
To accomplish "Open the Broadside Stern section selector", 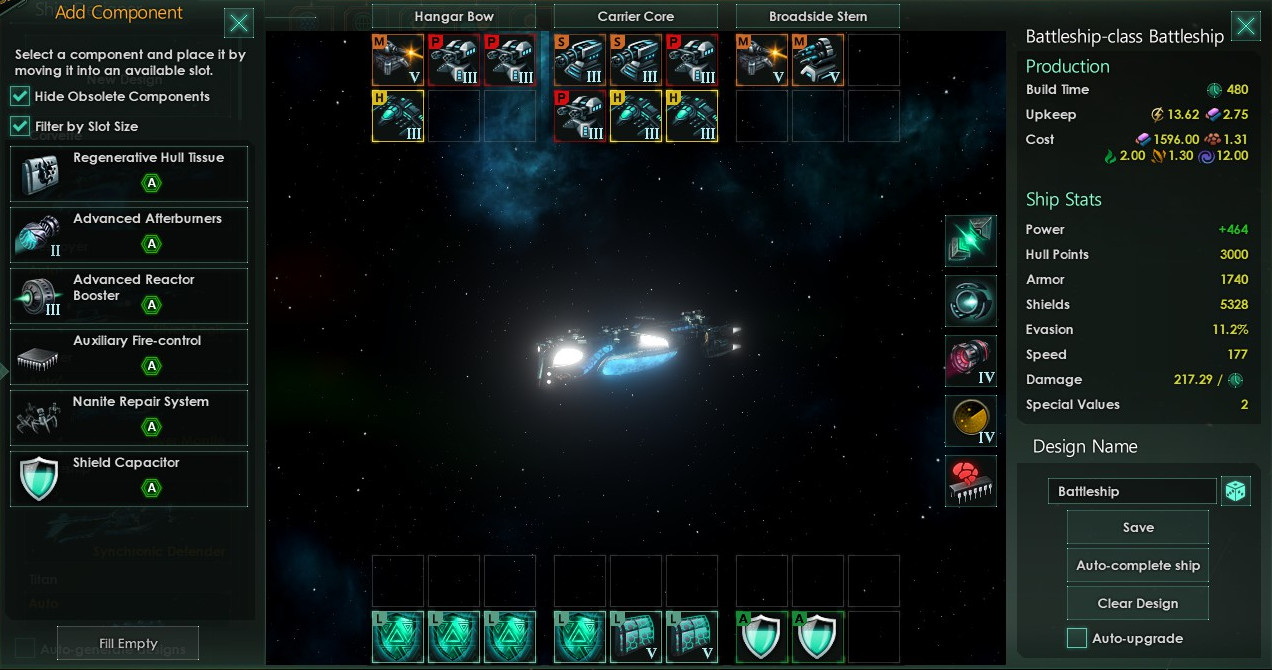I will point(818,17).
